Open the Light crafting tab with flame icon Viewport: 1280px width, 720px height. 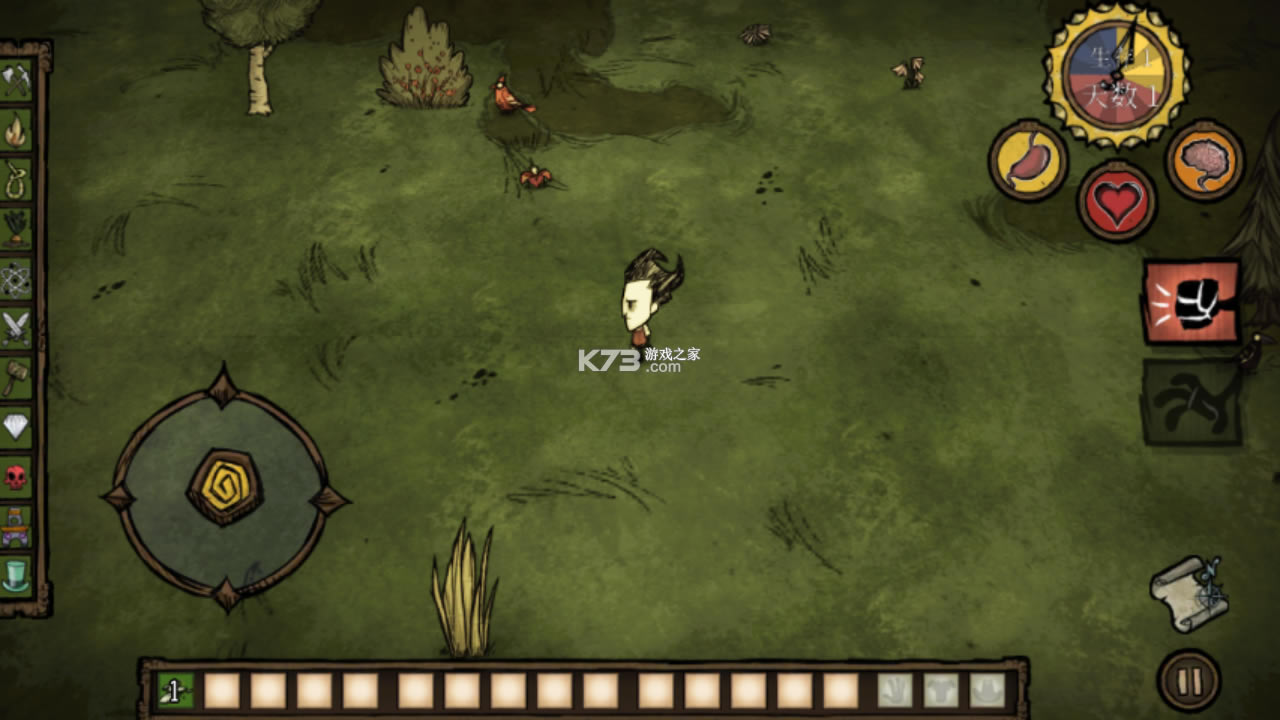tap(16, 130)
